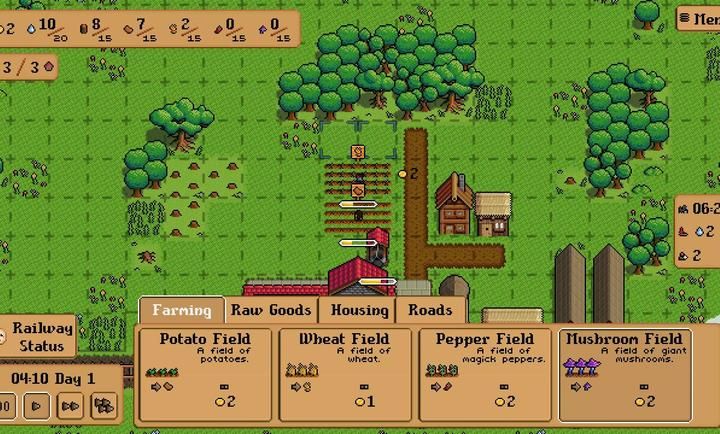720x434 pixels.
Task: Switch to the Farming tab
Action: pos(181,310)
